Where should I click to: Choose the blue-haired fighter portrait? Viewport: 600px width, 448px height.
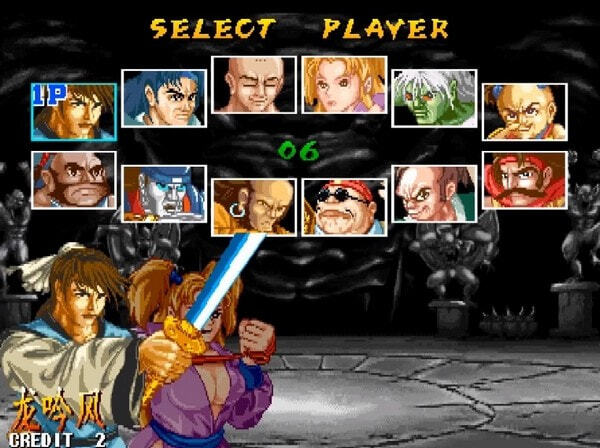(x=163, y=98)
